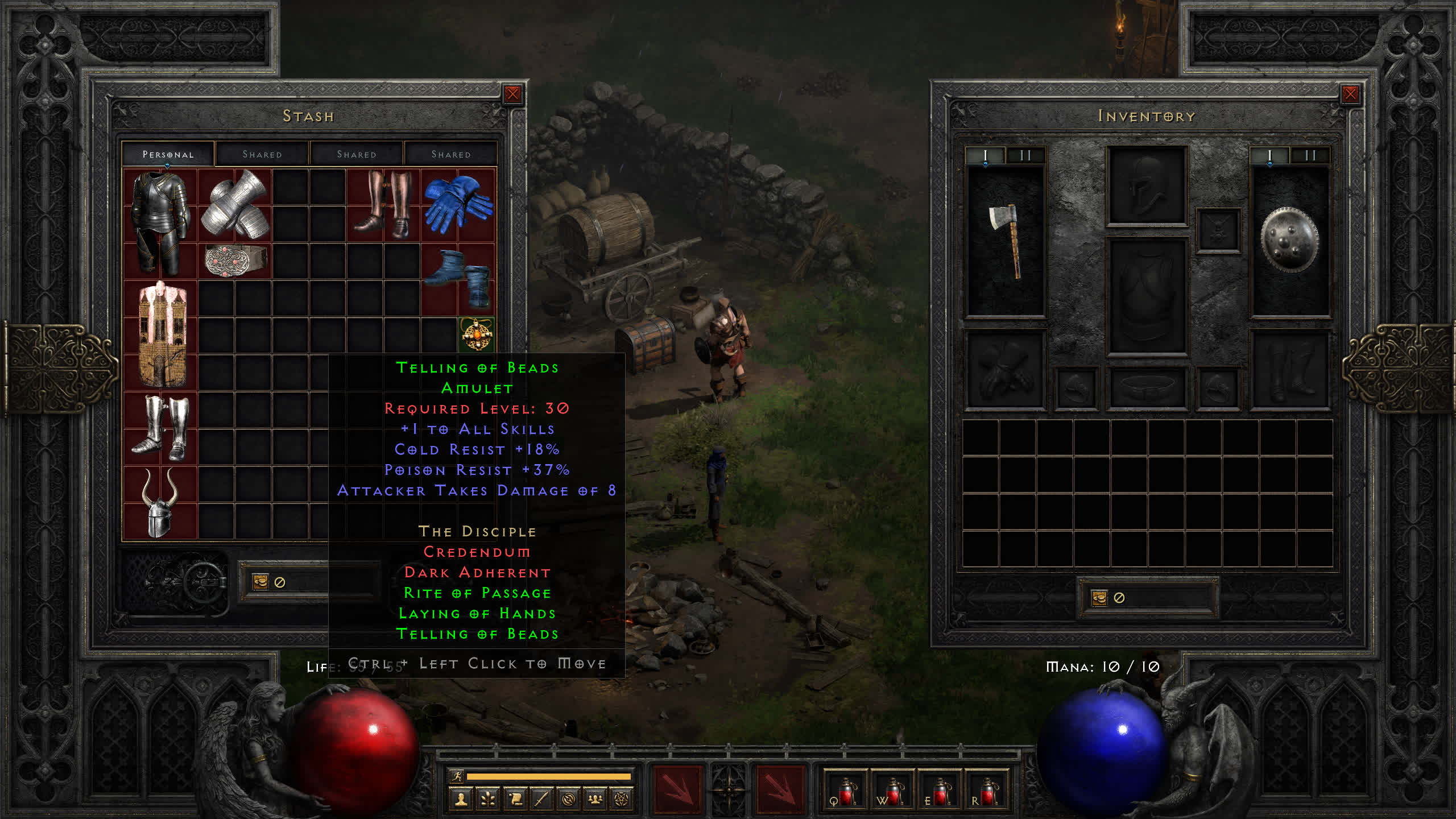Open the character screen bust icon
This screenshot has width=1456, height=819.
point(461,800)
